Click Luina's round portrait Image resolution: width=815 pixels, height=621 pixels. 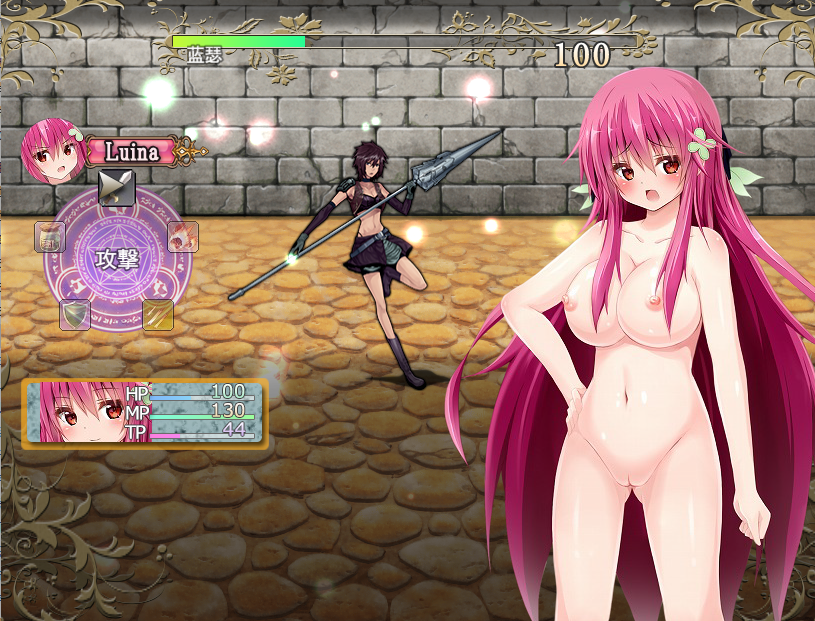(47, 149)
